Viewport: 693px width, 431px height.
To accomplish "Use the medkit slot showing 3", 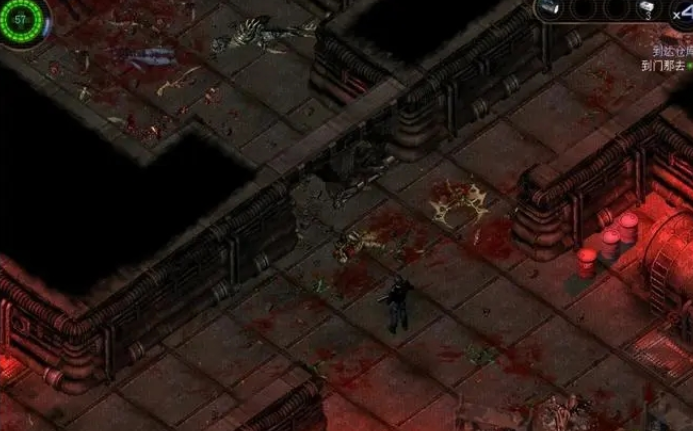I will [647, 10].
